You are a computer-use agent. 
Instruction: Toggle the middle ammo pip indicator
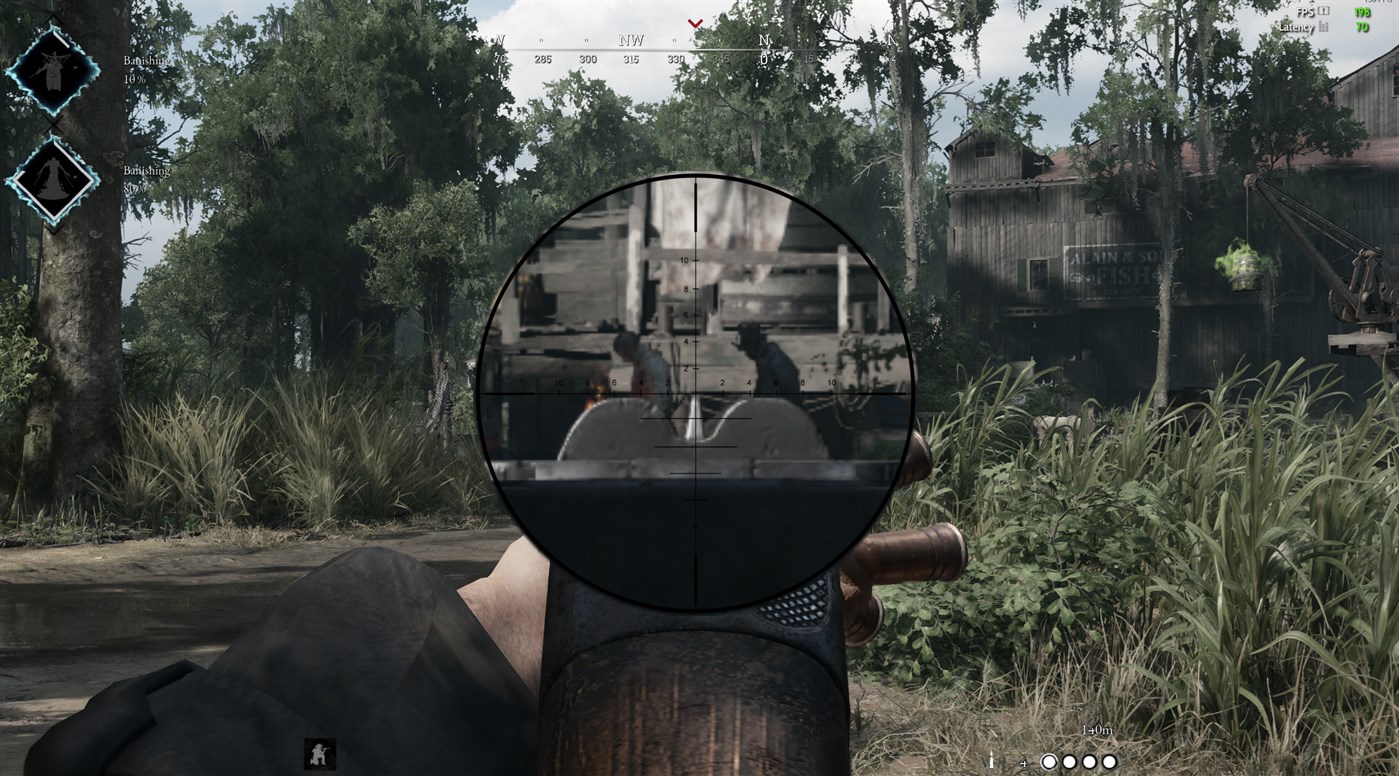coord(1088,761)
